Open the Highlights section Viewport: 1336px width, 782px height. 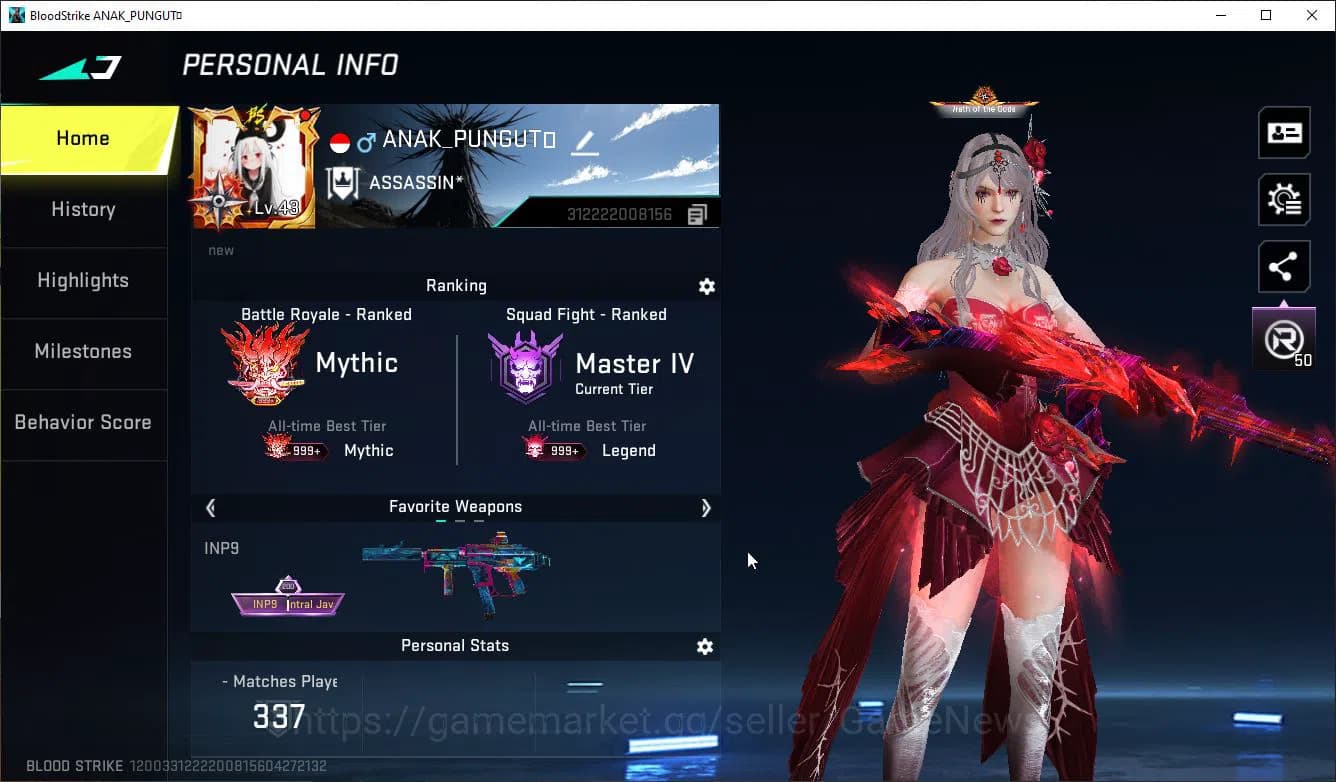(x=83, y=280)
